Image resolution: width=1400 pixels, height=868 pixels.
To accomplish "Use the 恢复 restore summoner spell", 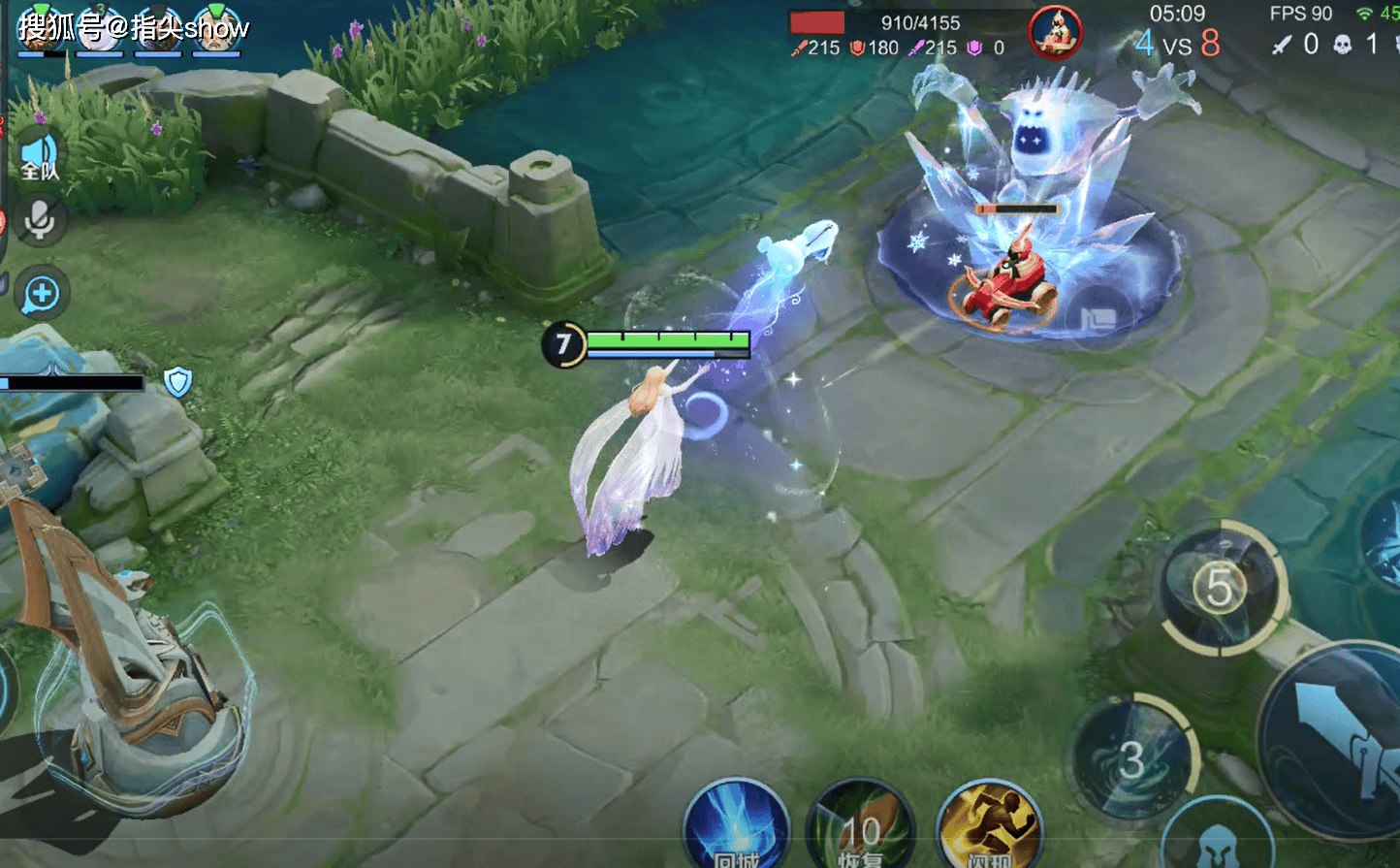I will point(860,829).
